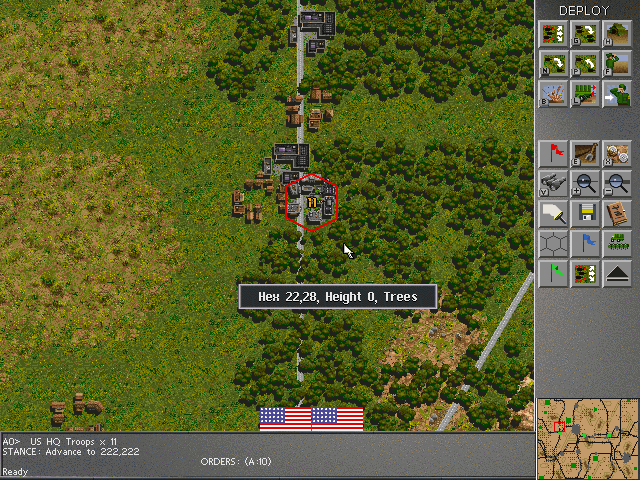Toggle the hex grid outline button
The height and width of the screenshot is (480, 640).
click(x=555, y=243)
